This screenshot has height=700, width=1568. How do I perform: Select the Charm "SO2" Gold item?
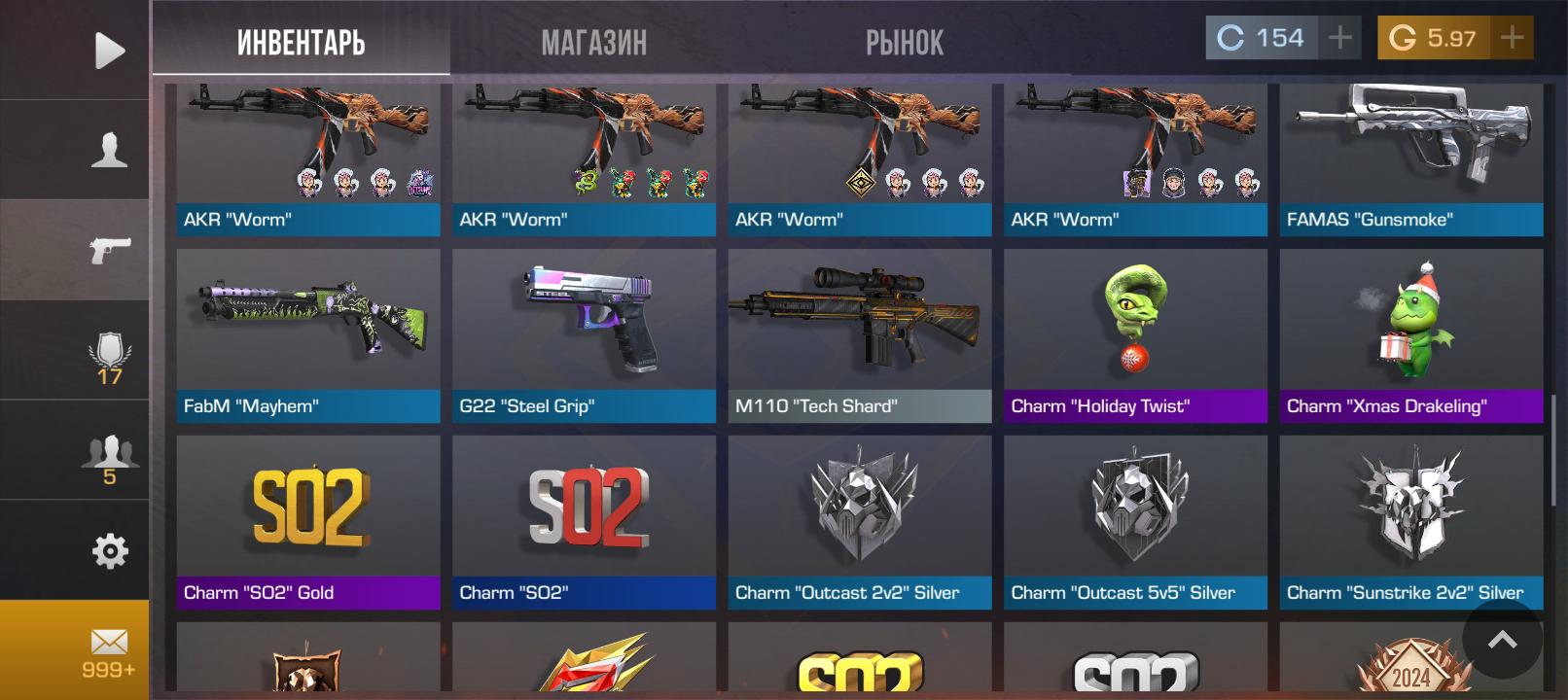coord(307,521)
